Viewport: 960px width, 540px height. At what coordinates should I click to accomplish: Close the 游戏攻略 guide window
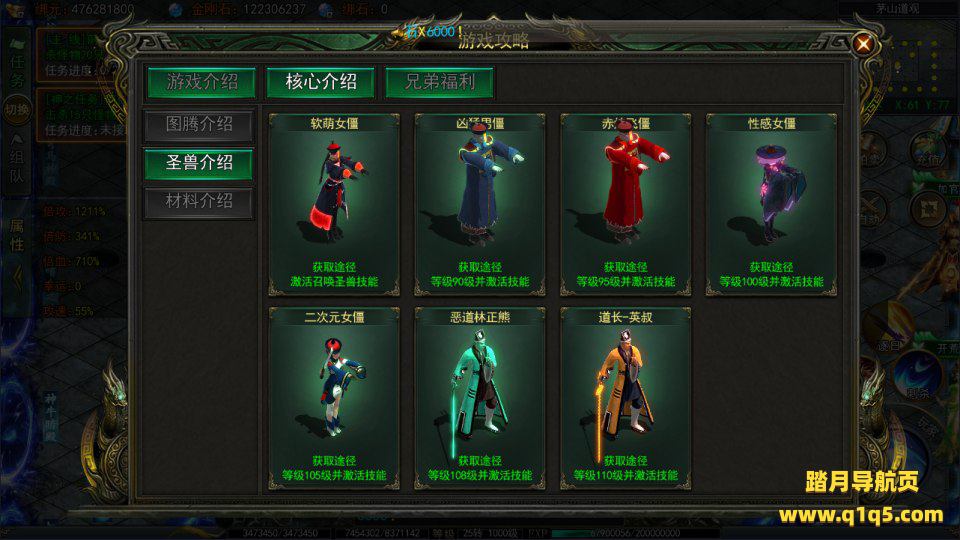click(x=863, y=43)
